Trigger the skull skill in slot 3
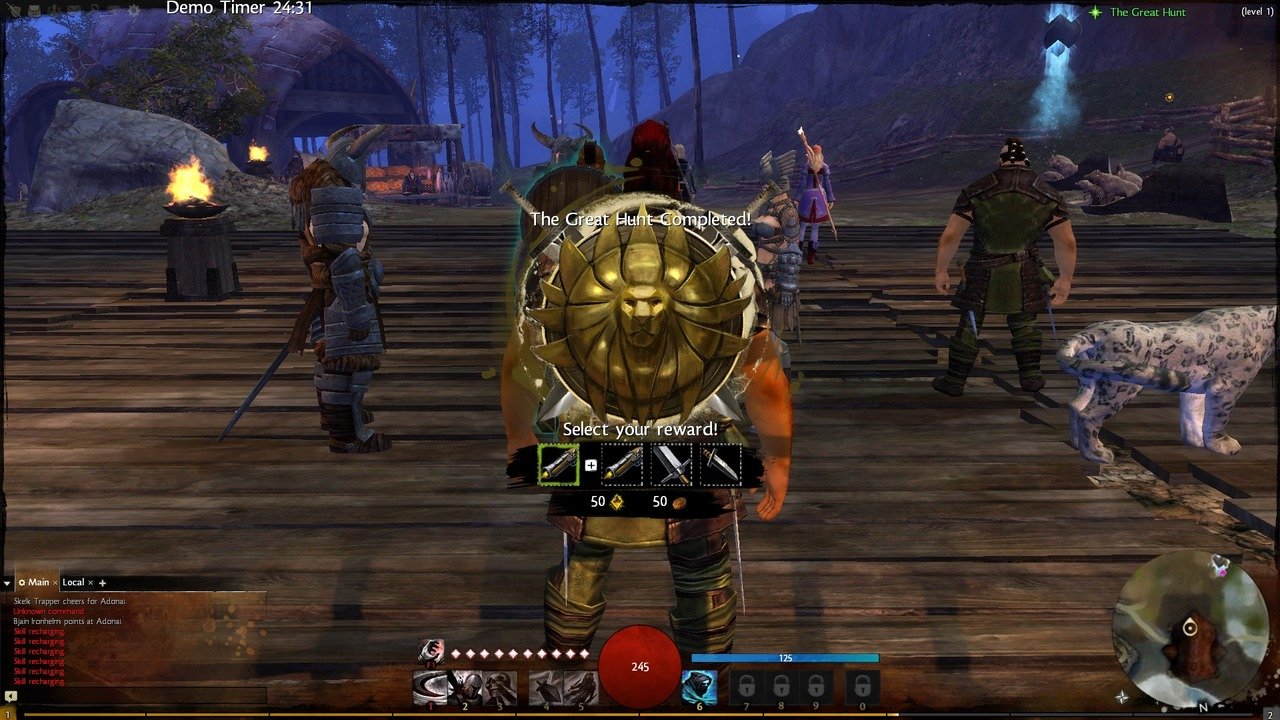The width and height of the screenshot is (1280, 720). click(x=500, y=688)
